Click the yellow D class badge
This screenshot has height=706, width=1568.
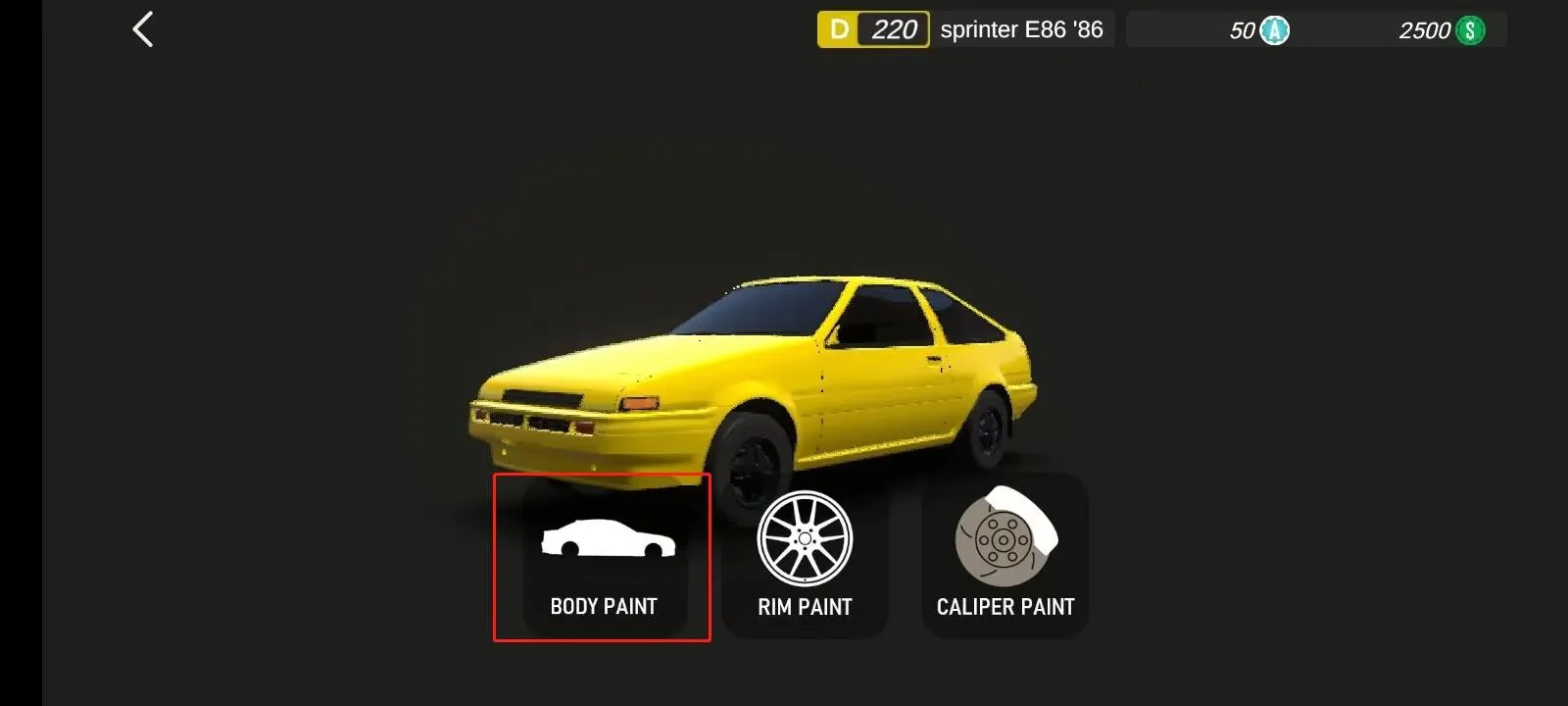click(x=837, y=28)
